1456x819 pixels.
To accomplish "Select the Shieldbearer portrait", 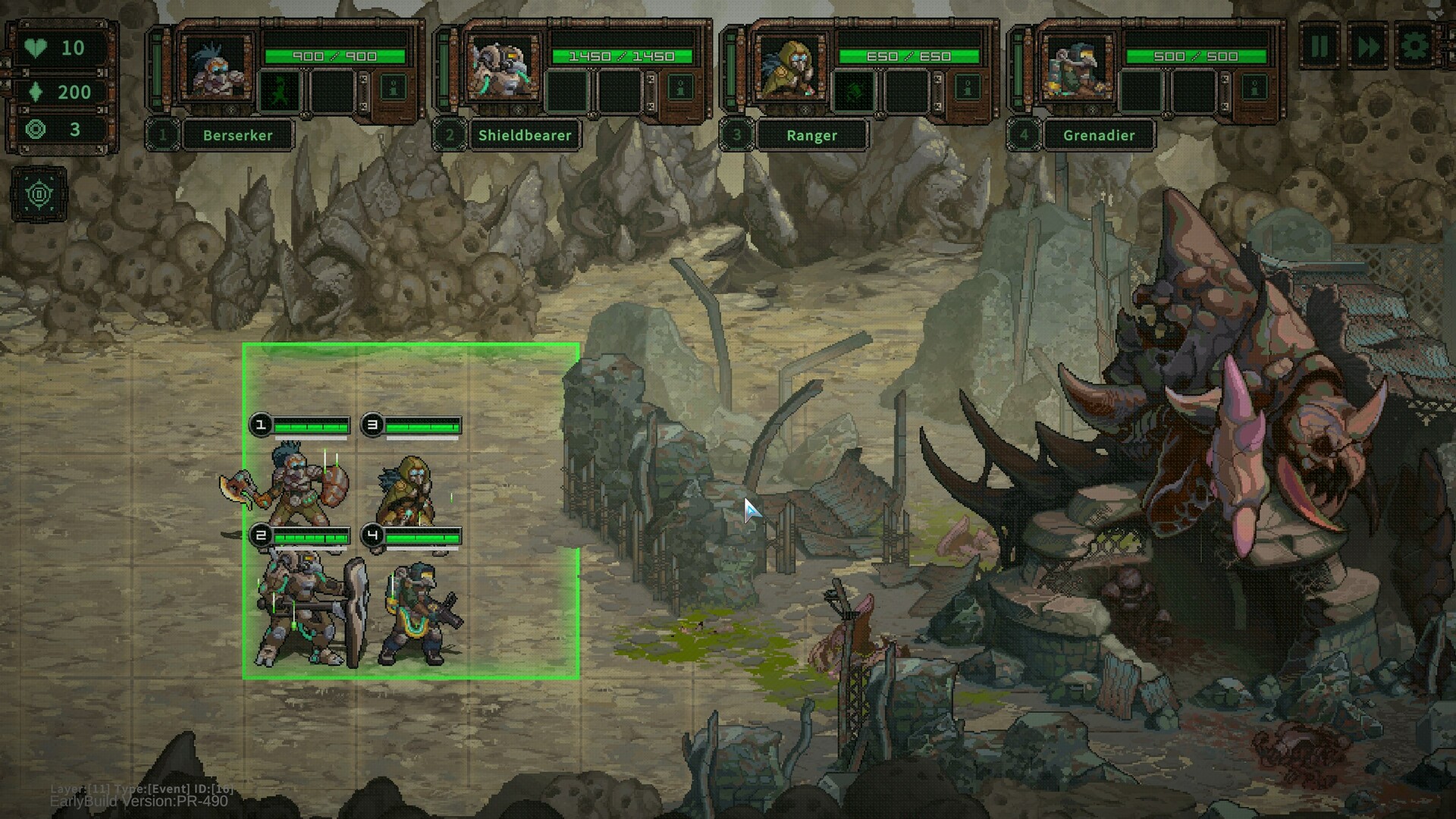I will pos(502,68).
